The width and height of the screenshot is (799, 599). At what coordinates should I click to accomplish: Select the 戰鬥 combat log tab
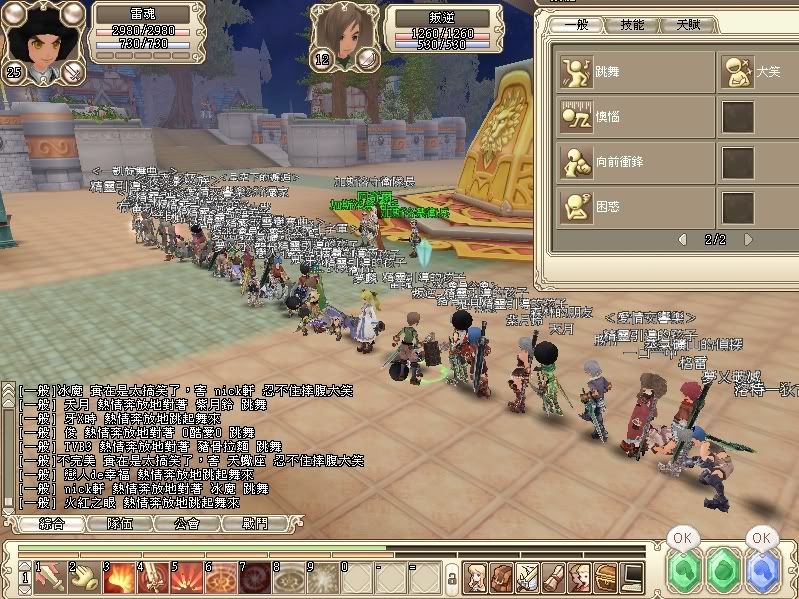254,523
